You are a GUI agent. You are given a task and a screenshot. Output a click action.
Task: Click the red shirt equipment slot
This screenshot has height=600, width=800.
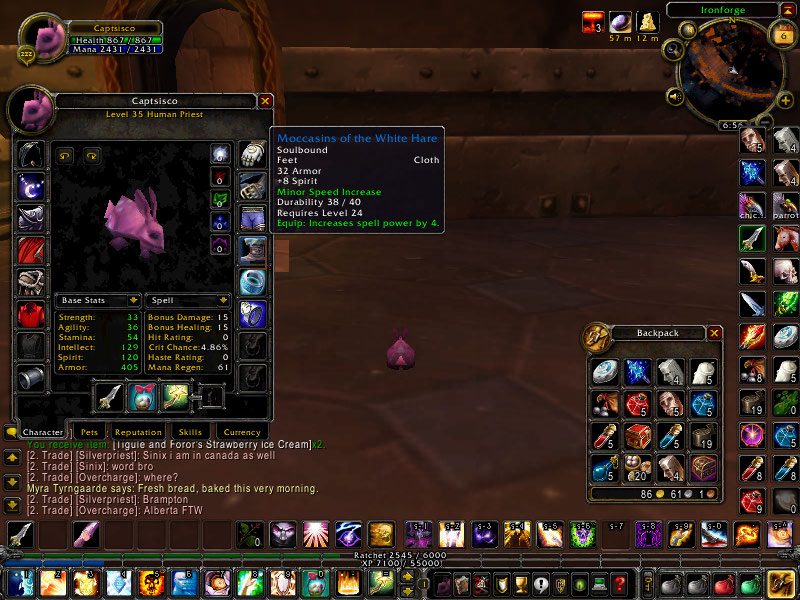(30, 314)
